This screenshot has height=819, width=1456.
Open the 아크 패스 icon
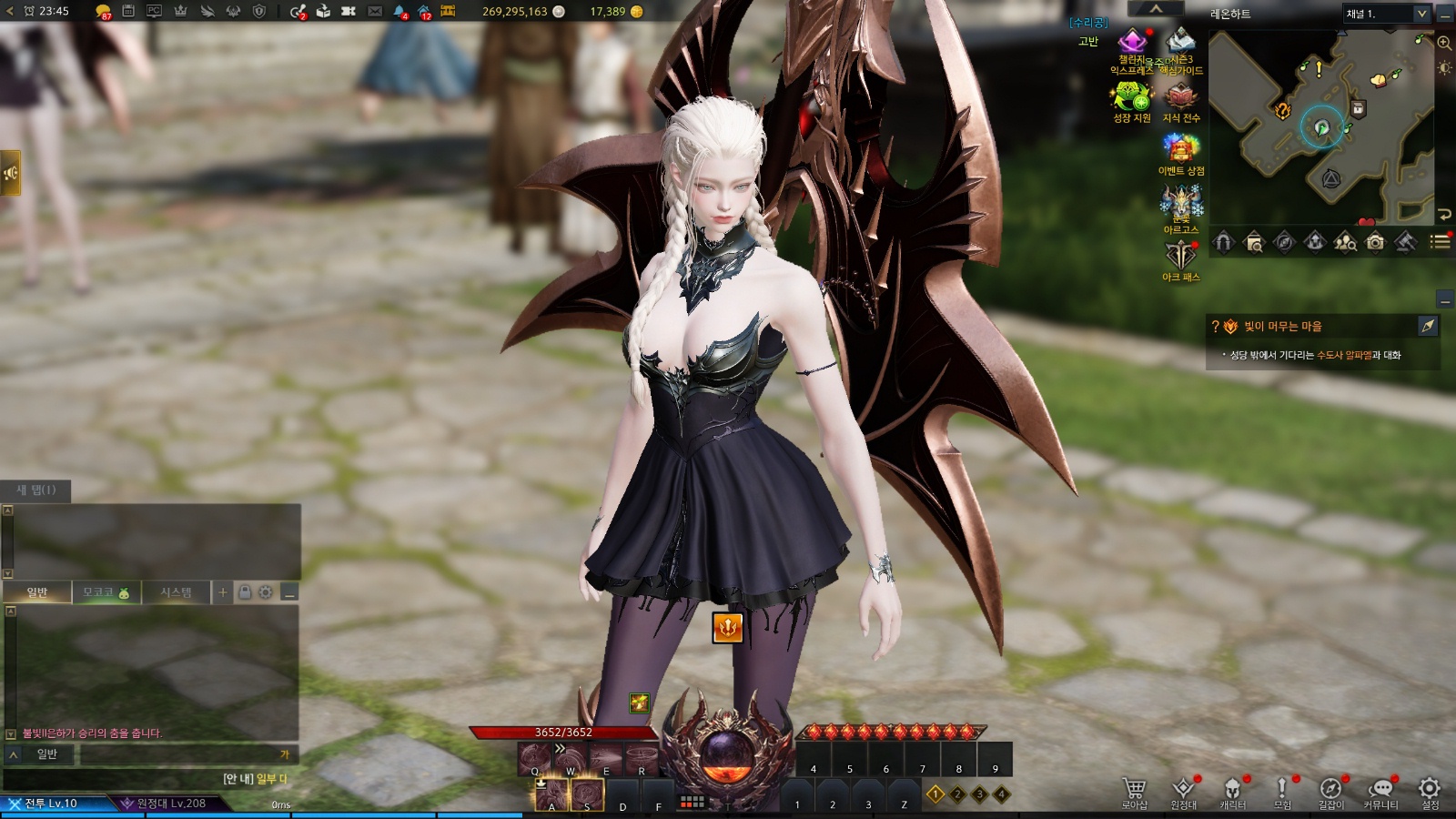[1180, 259]
